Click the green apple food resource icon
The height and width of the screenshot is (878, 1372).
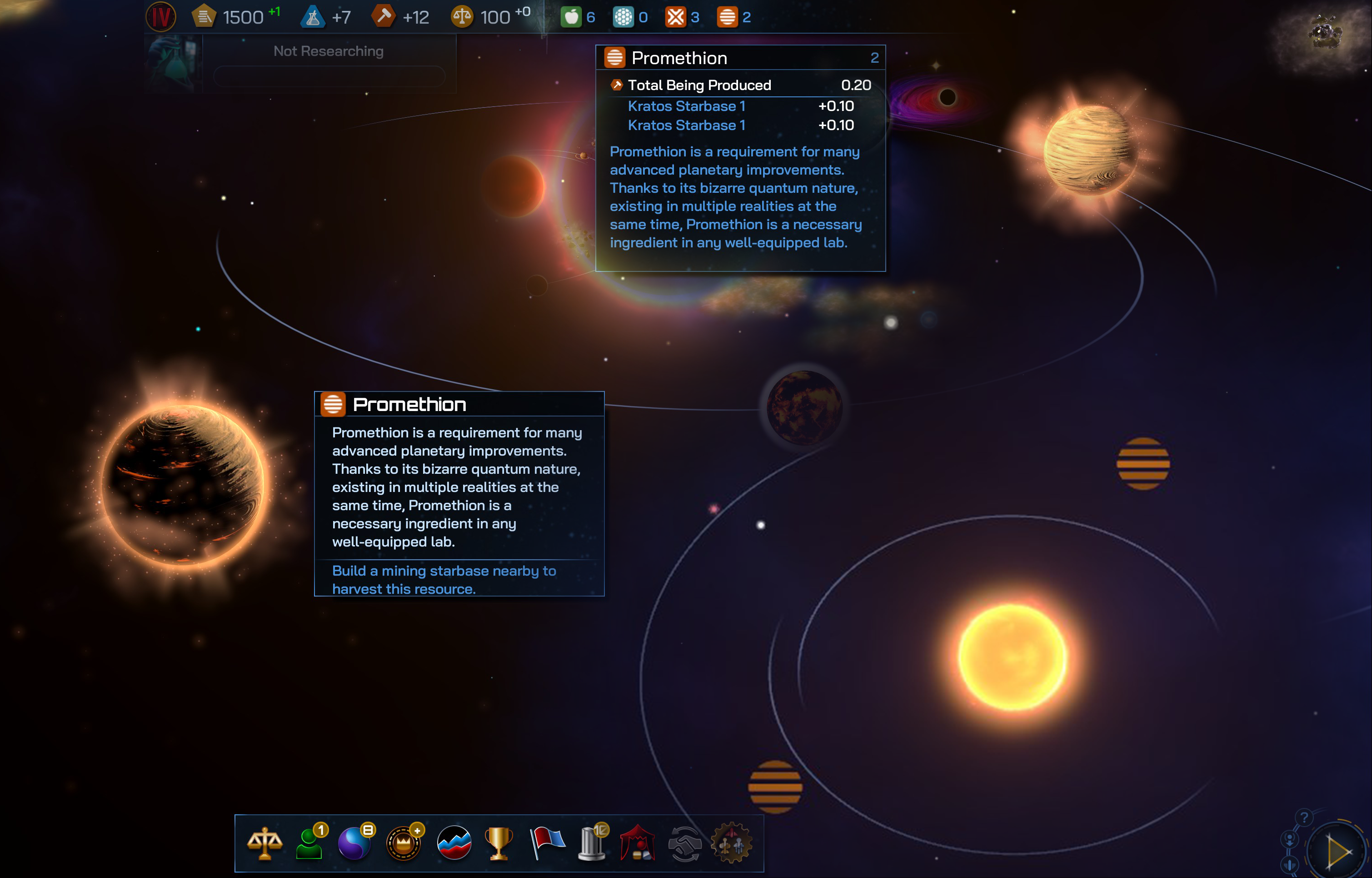[571, 17]
